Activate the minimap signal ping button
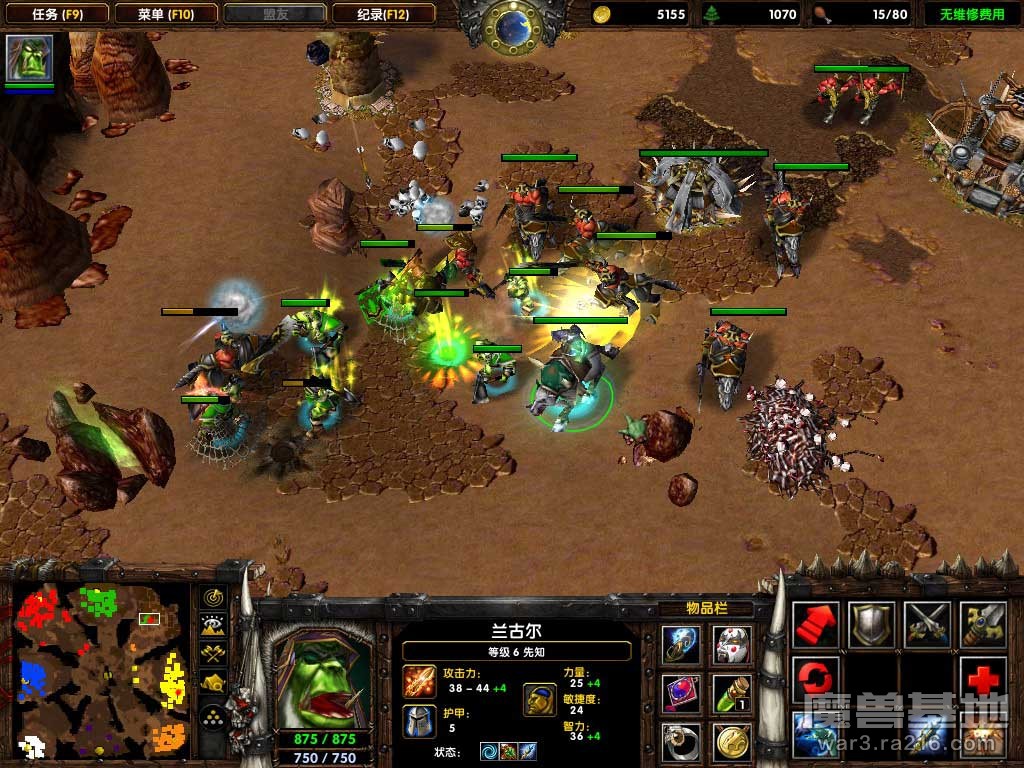The image size is (1024, 768). [x=213, y=597]
